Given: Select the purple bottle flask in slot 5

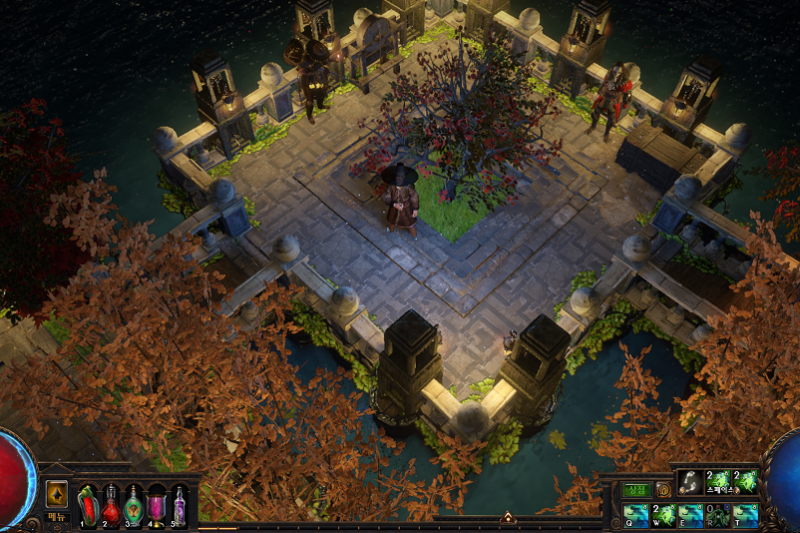Looking at the screenshot, I should [179, 505].
